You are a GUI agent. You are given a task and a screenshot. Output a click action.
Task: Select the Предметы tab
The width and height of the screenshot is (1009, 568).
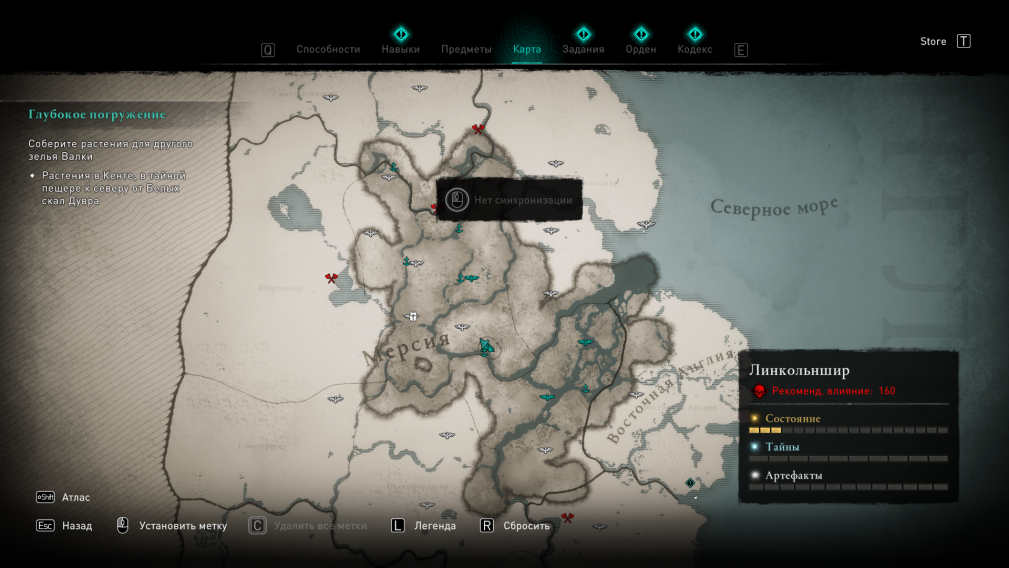466,49
